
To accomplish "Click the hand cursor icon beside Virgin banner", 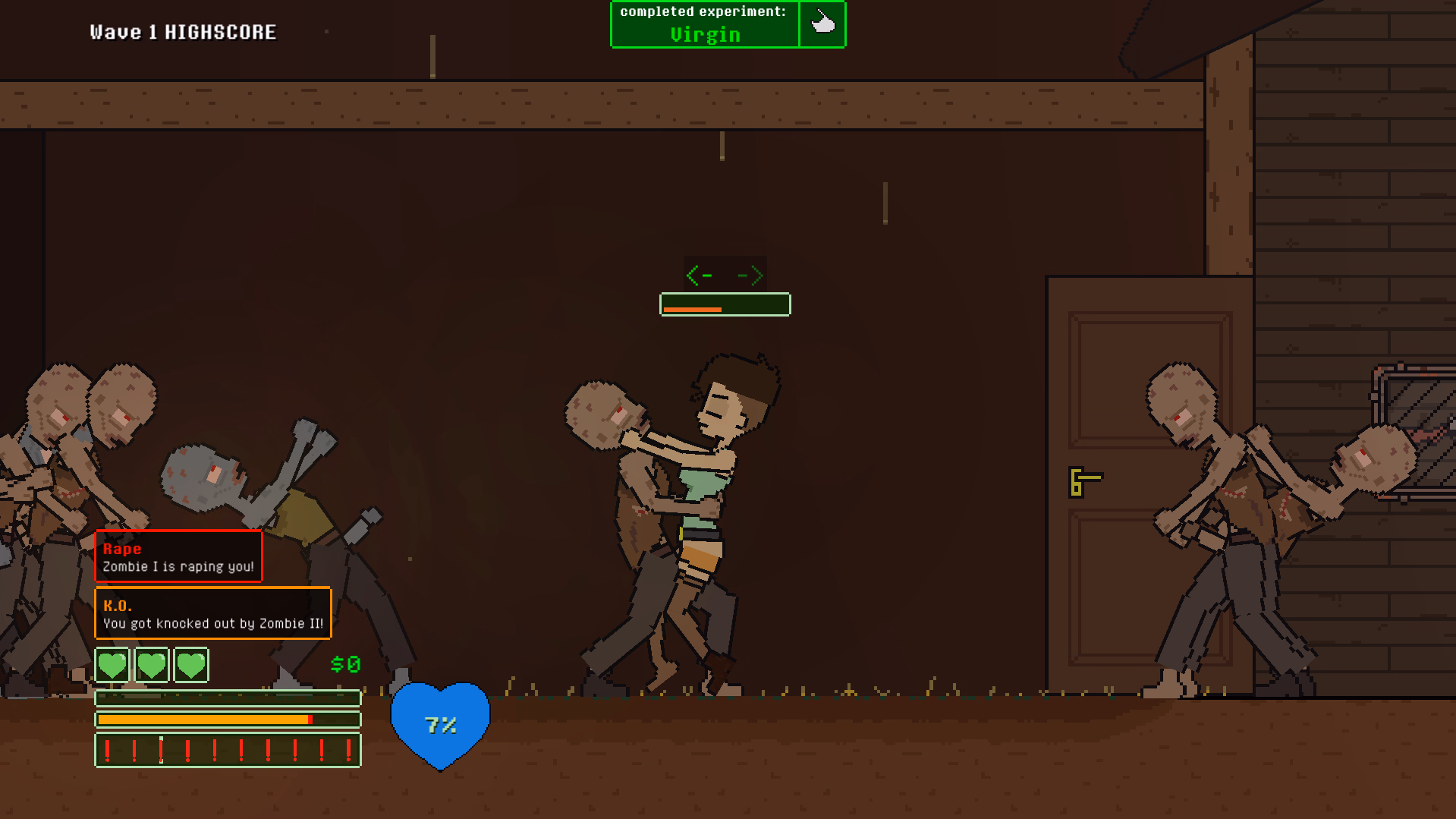I will click(823, 24).
